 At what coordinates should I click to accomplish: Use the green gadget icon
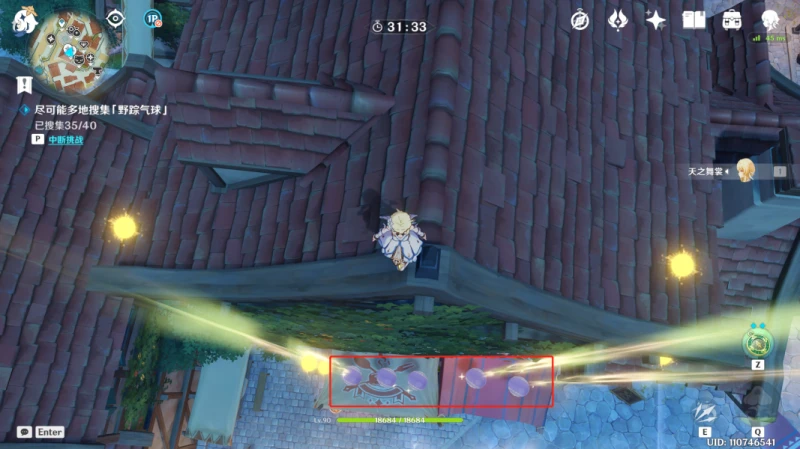pyautogui.click(x=758, y=343)
